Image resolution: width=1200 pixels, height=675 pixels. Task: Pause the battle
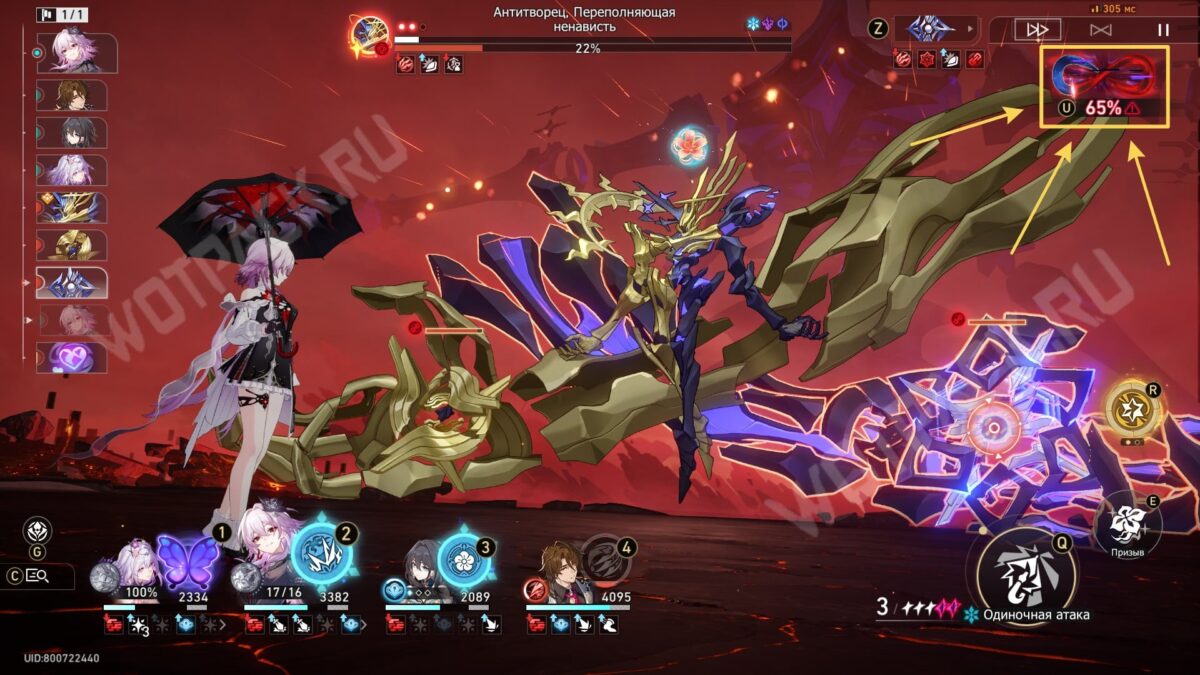click(x=1163, y=30)
